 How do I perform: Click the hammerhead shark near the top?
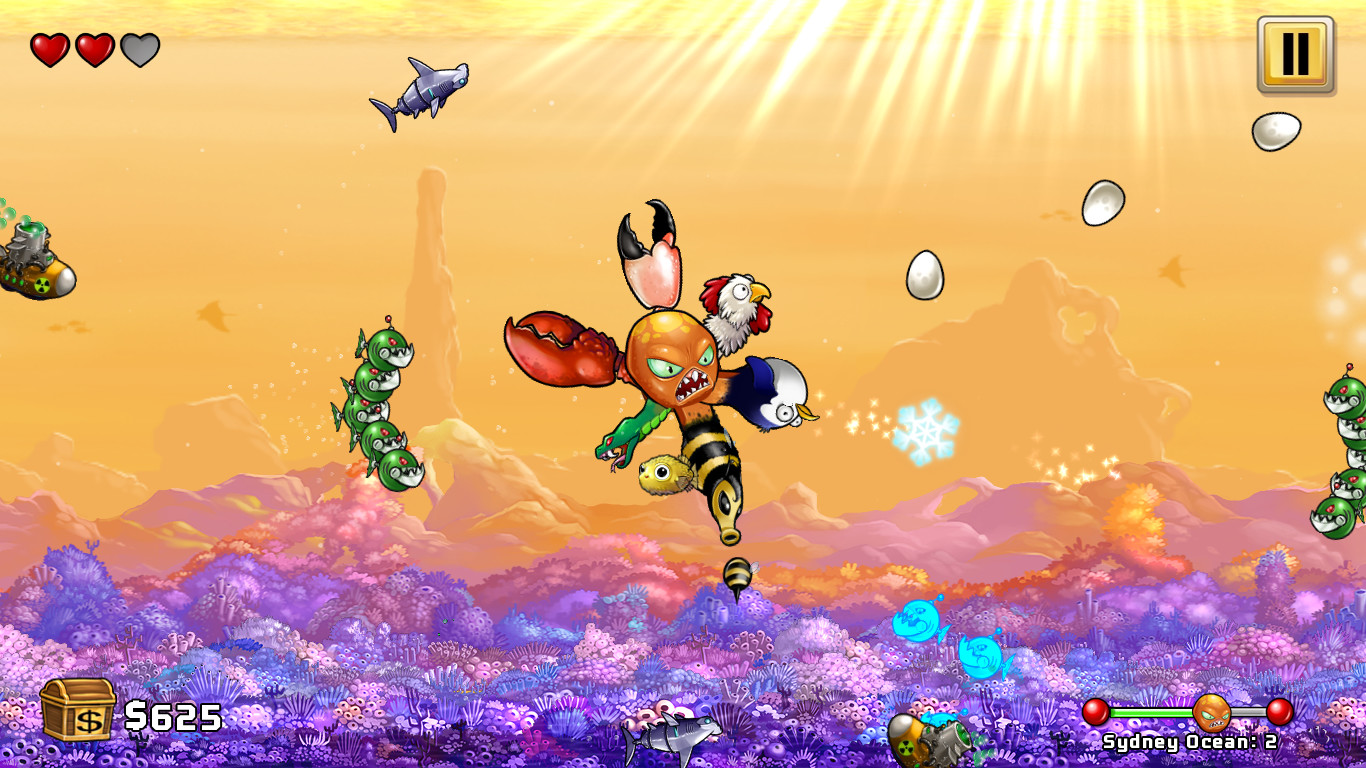pyautogui.click(x=425, y=88)
